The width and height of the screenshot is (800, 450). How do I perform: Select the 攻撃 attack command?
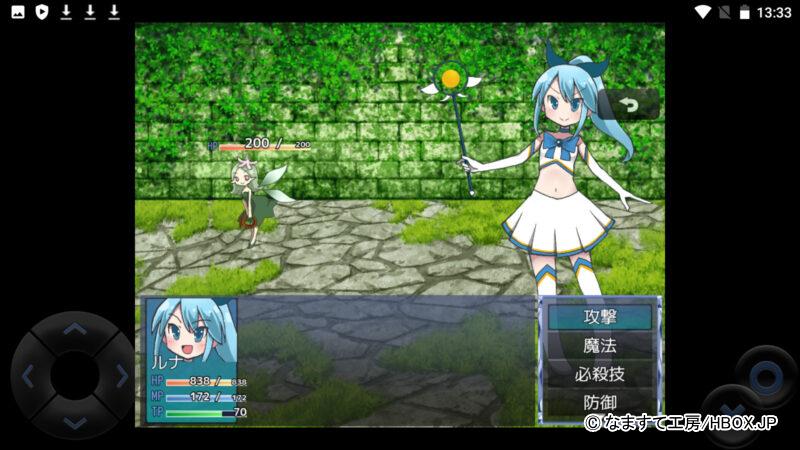(x=600, y=317)
